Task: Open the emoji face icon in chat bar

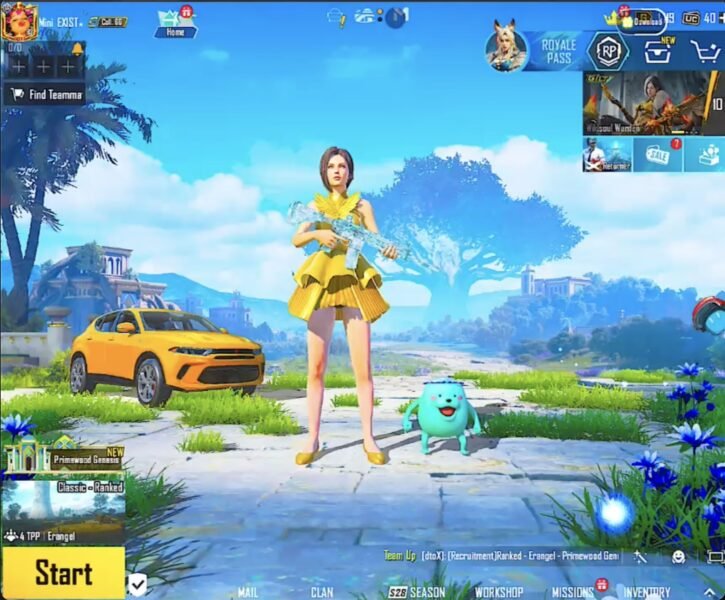Action: 678,556
